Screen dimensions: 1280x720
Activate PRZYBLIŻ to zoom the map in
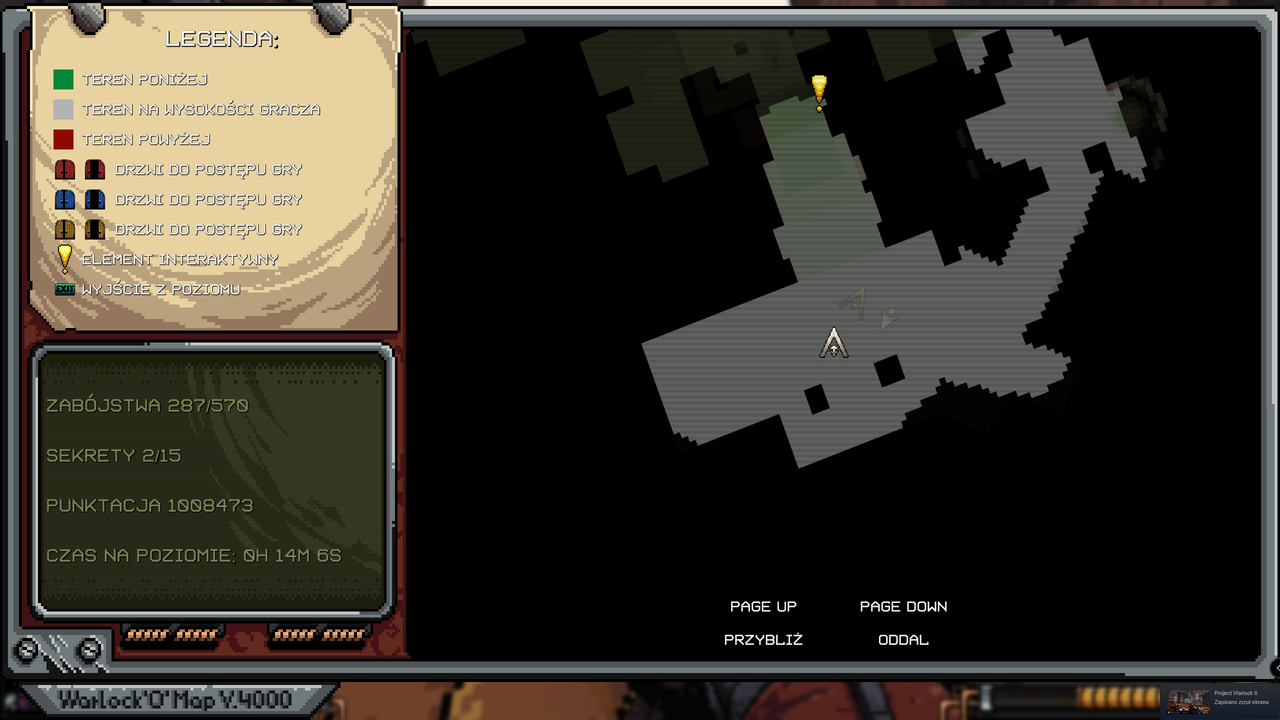pyautogui.click(x=763, y=640)
